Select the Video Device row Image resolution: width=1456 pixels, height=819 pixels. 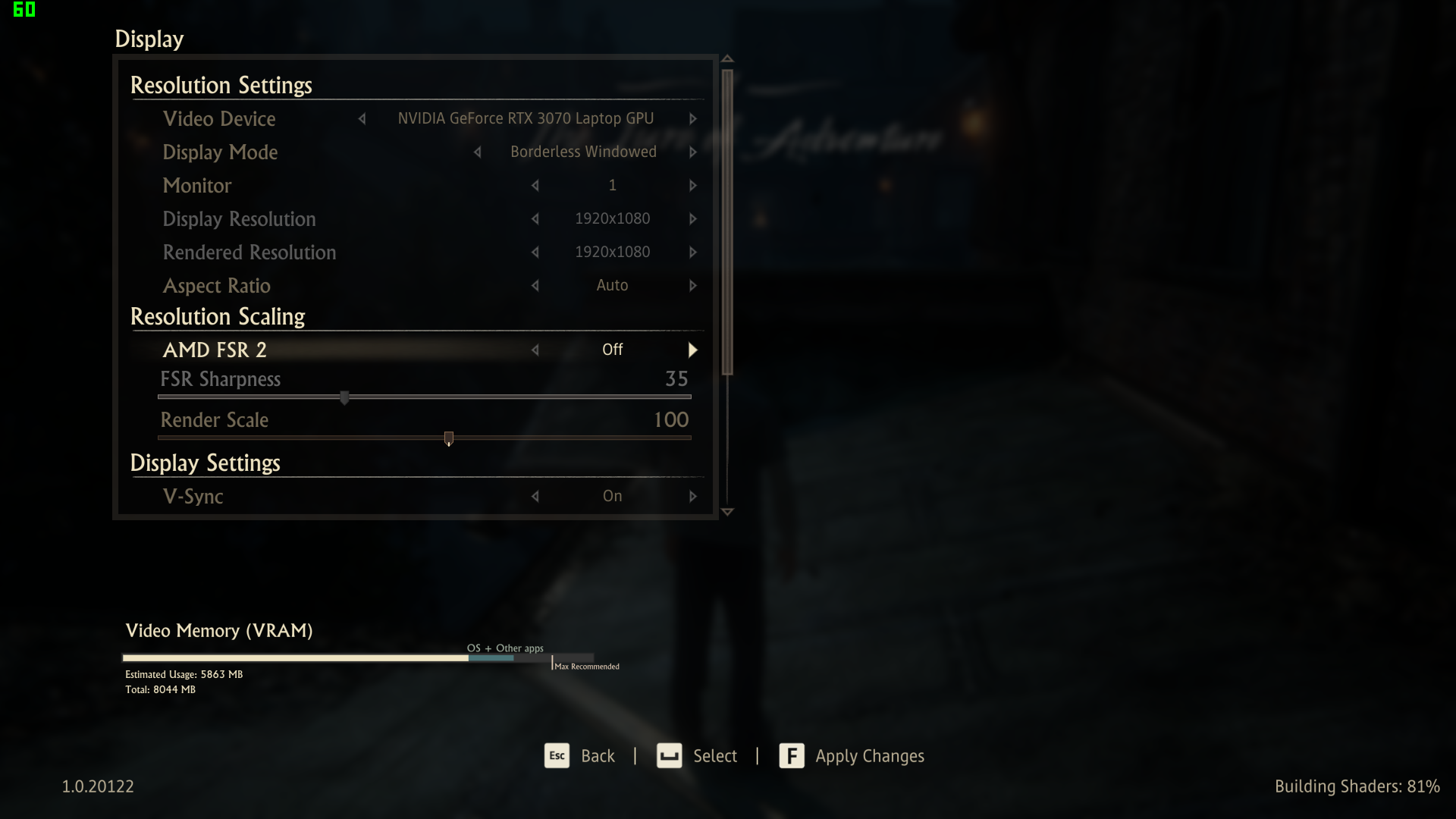coord(219,119)
